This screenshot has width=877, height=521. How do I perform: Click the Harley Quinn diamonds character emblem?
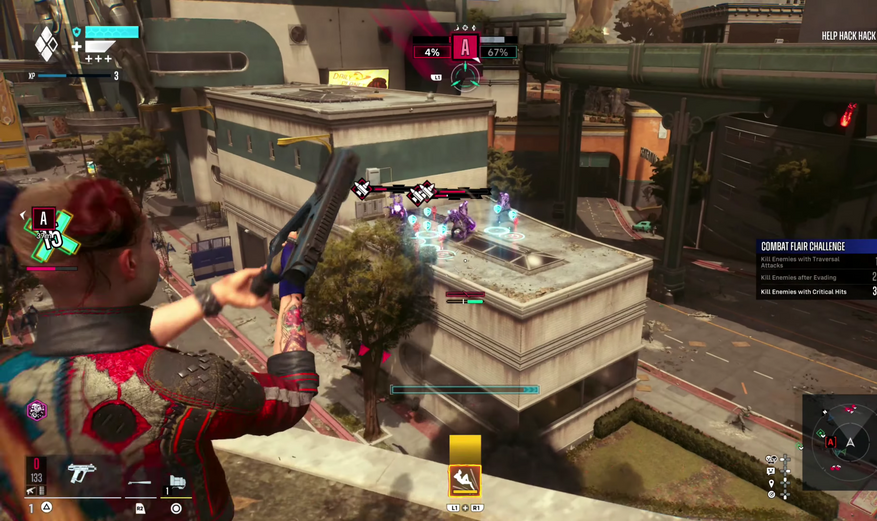46,43
